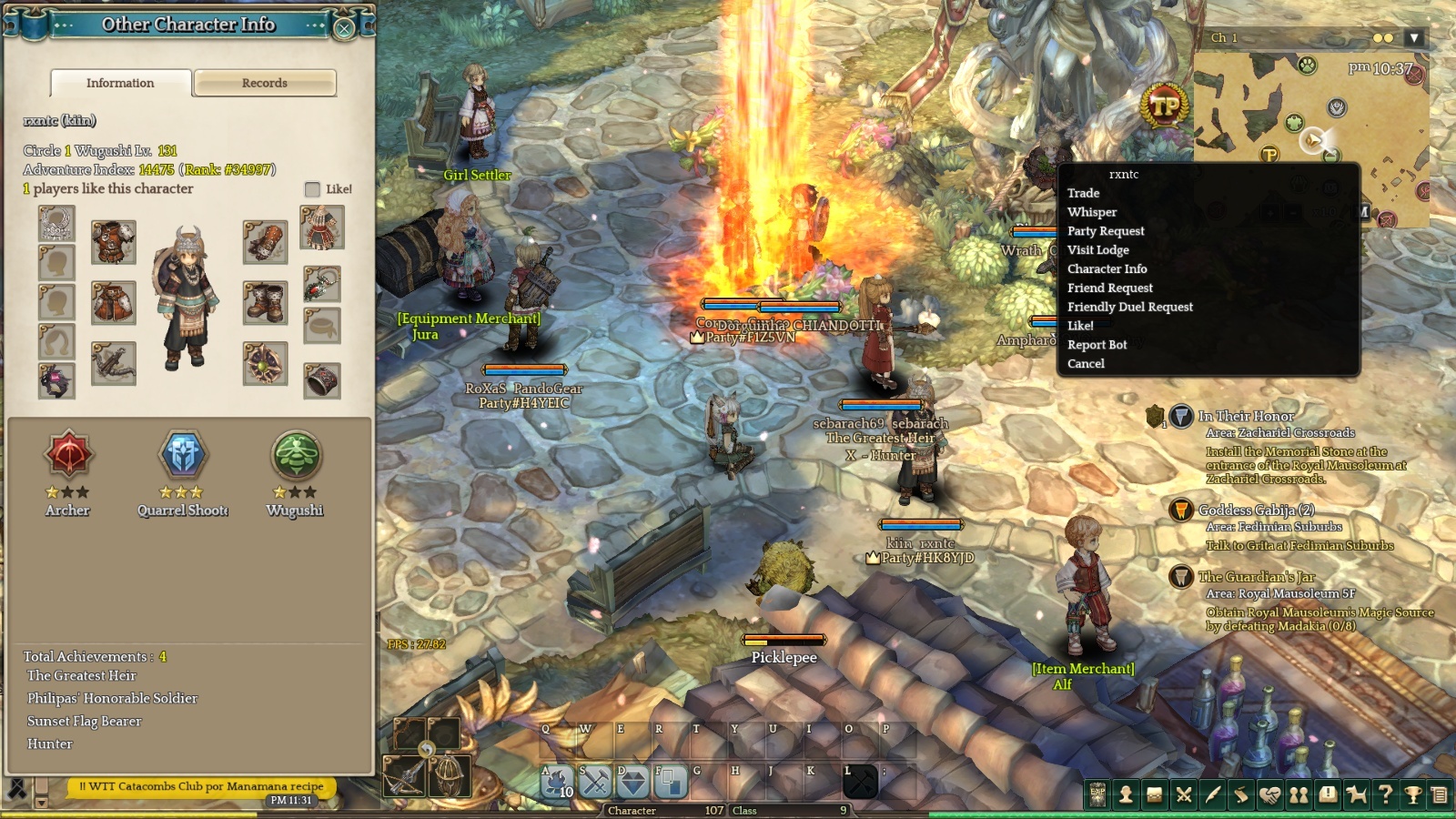Choose Friendly Duel Request
This screenshot has height=819, width=1456.
pos(1129,308)
